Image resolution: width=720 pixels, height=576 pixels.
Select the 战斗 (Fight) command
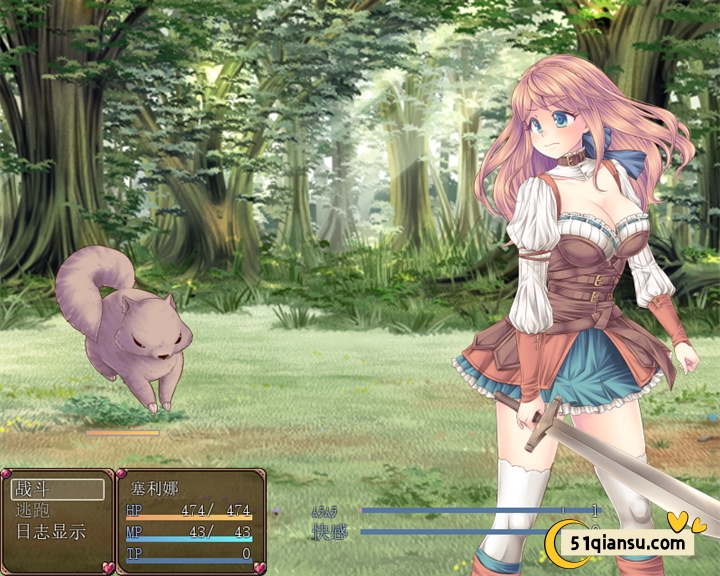[x=57, y=489]
